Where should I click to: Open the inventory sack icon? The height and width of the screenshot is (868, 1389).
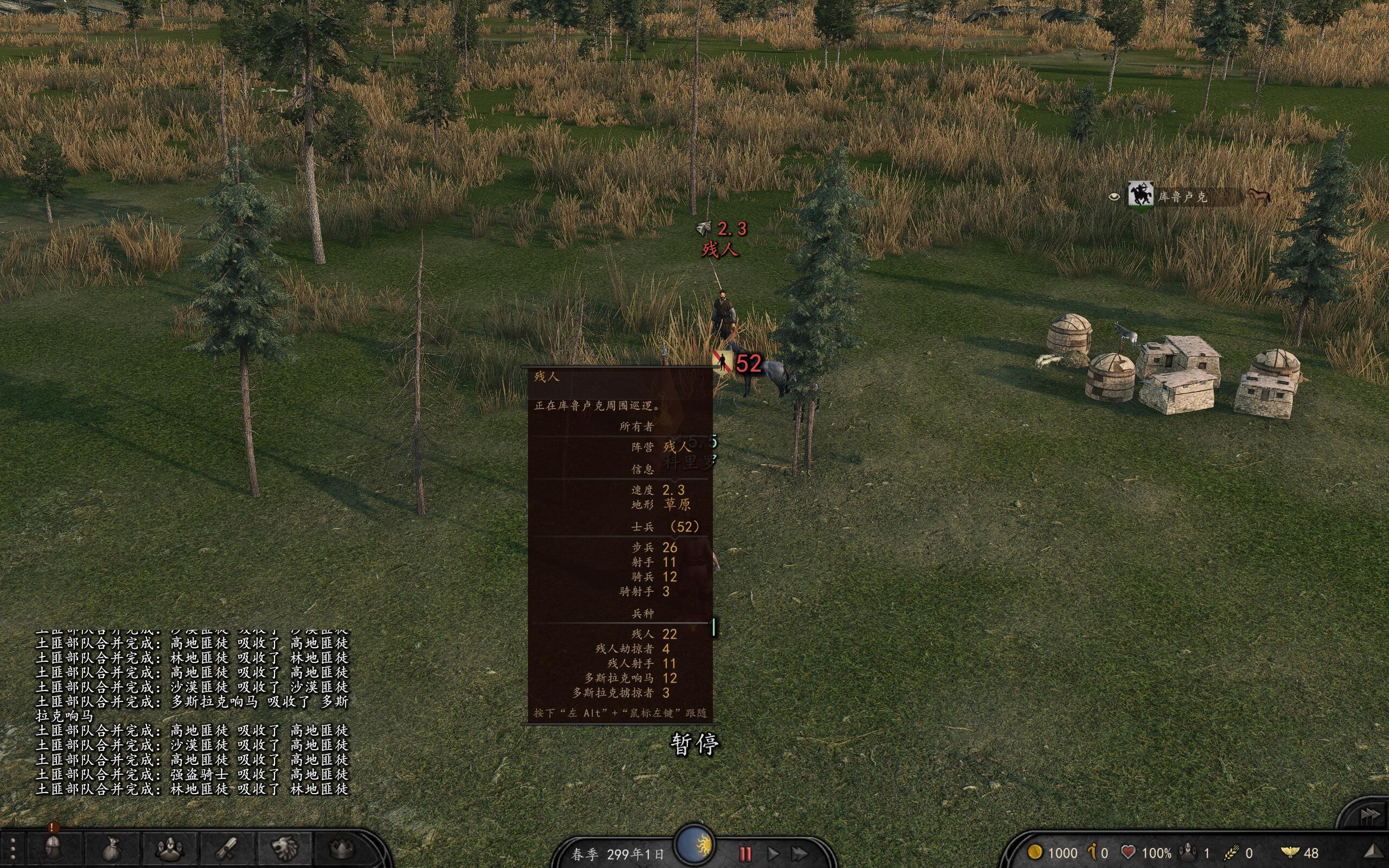[x=112, y=850]
